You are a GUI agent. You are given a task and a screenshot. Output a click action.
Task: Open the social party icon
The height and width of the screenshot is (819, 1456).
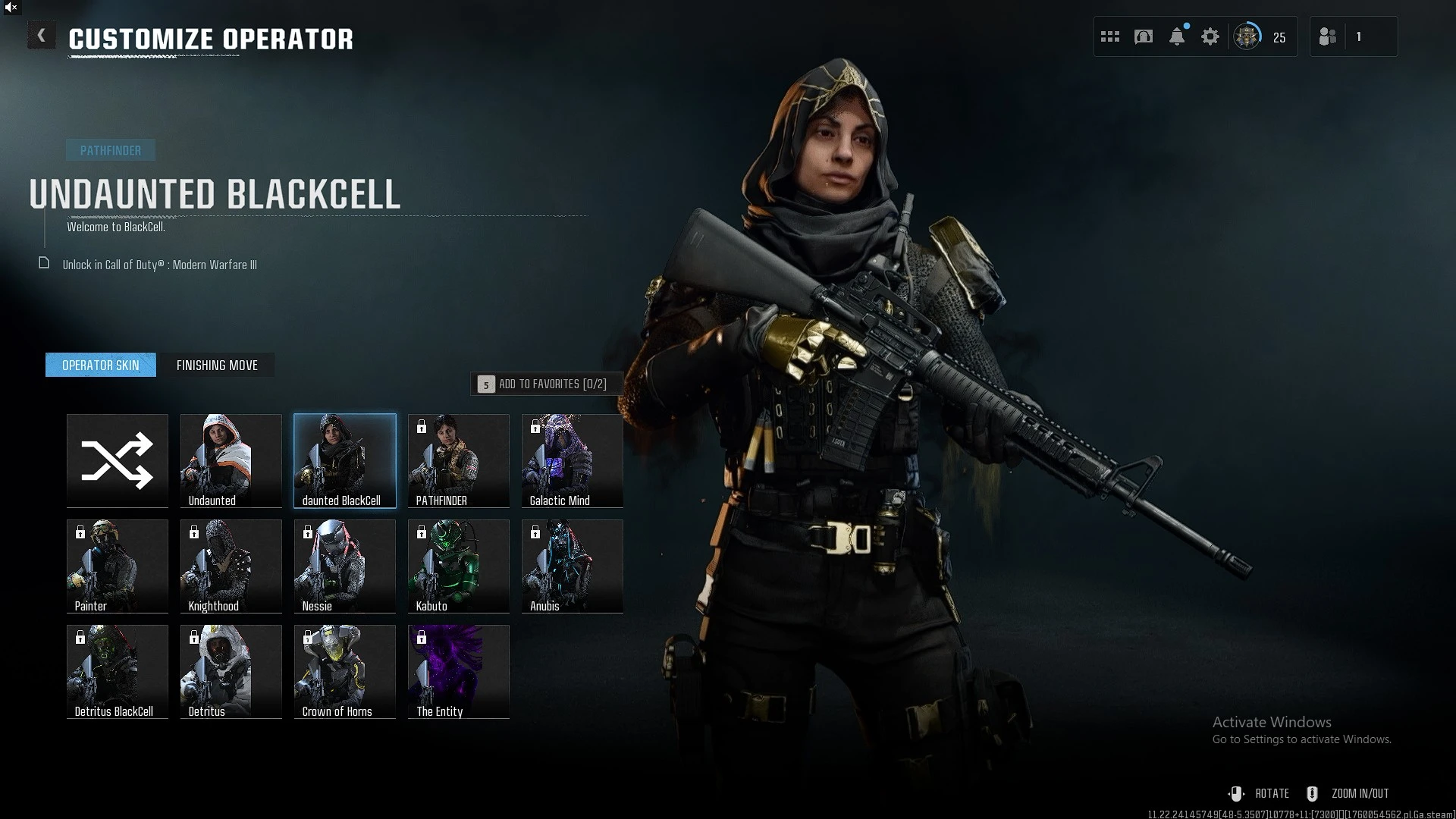point(1328,36)
